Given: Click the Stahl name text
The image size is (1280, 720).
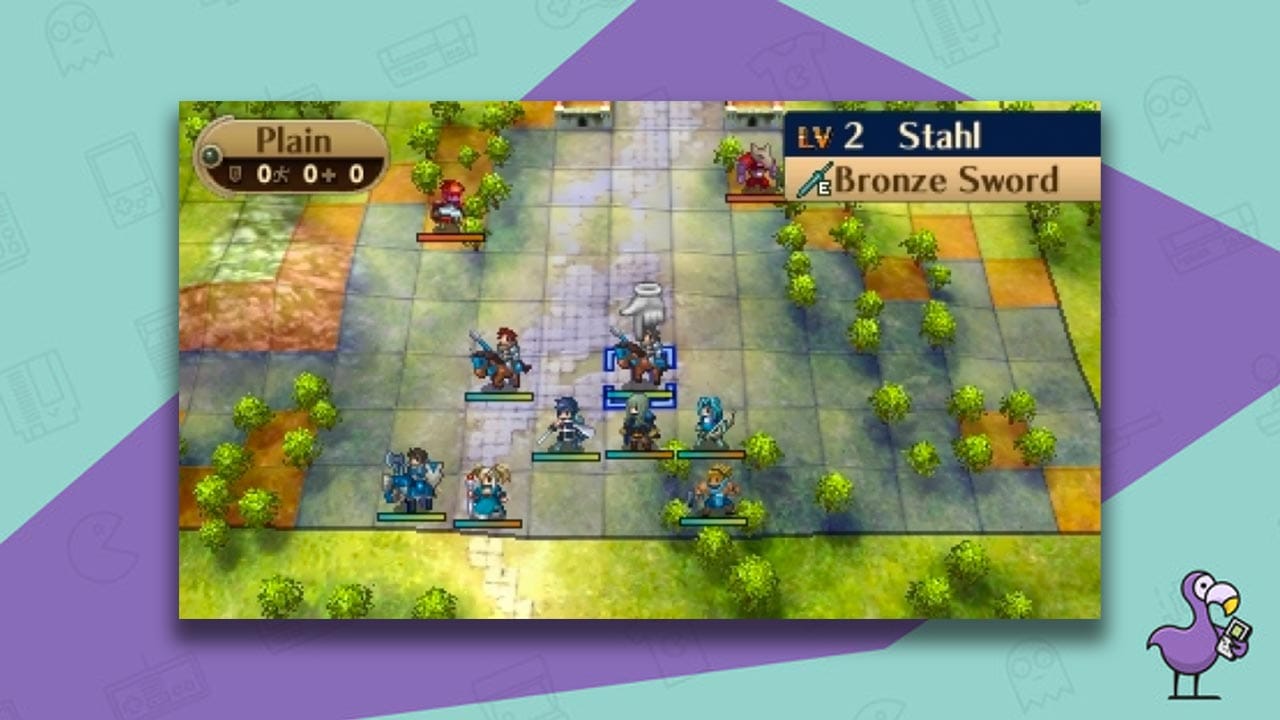Looking at the screenshot, I should tap(940, 136).
